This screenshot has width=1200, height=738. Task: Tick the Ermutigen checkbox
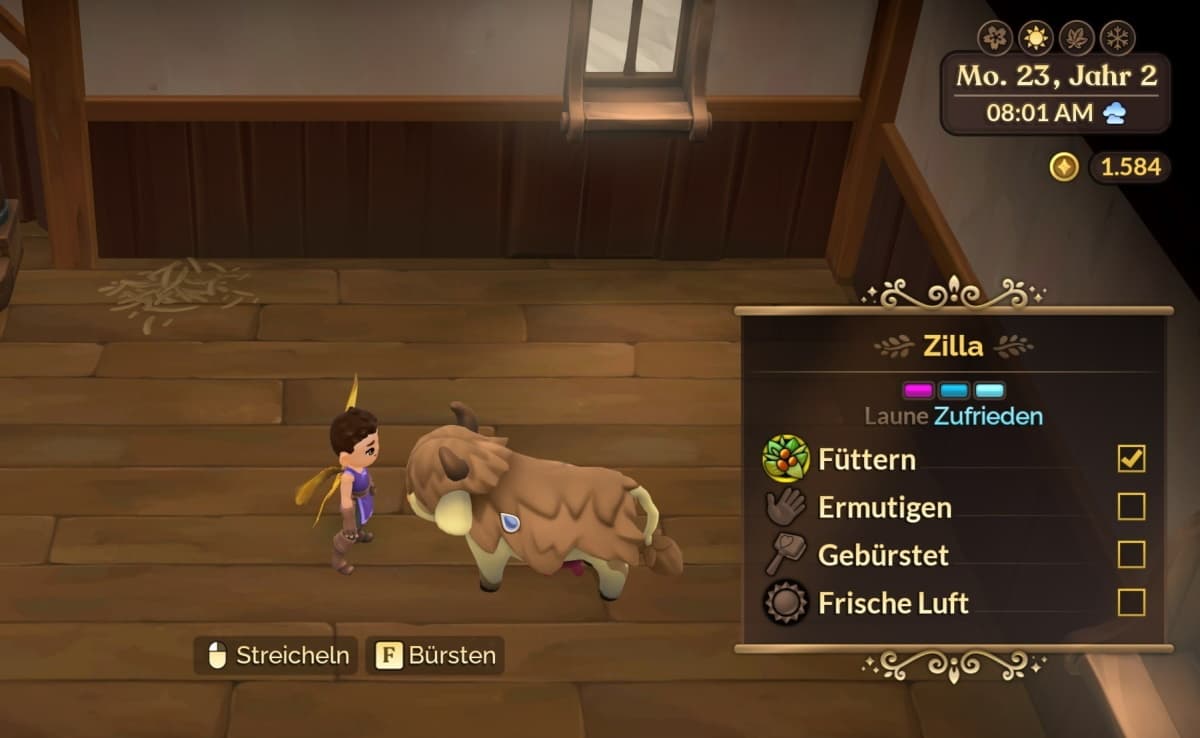(1131, 507)
